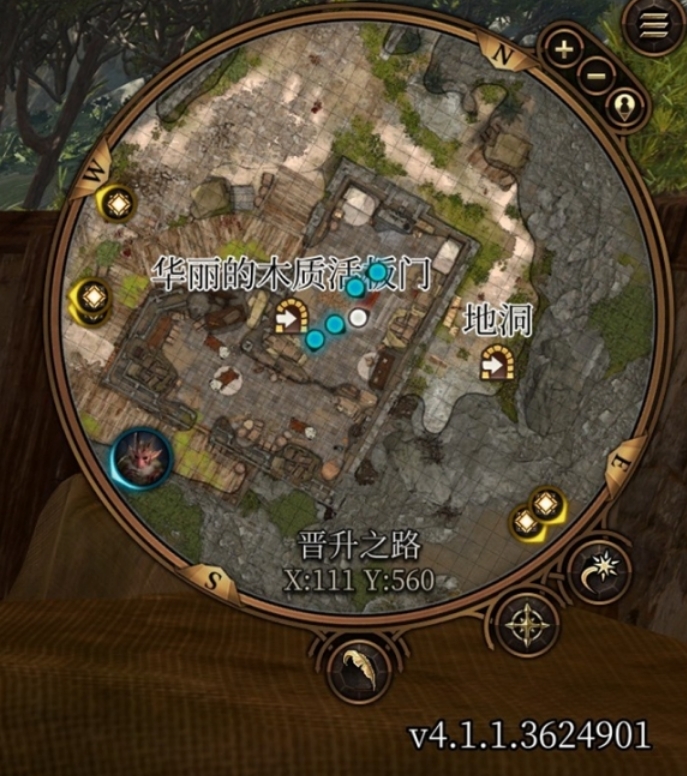Click the white party member dot on minimap
Viewport: 687px width, 776px height.
tap(358, 318)
